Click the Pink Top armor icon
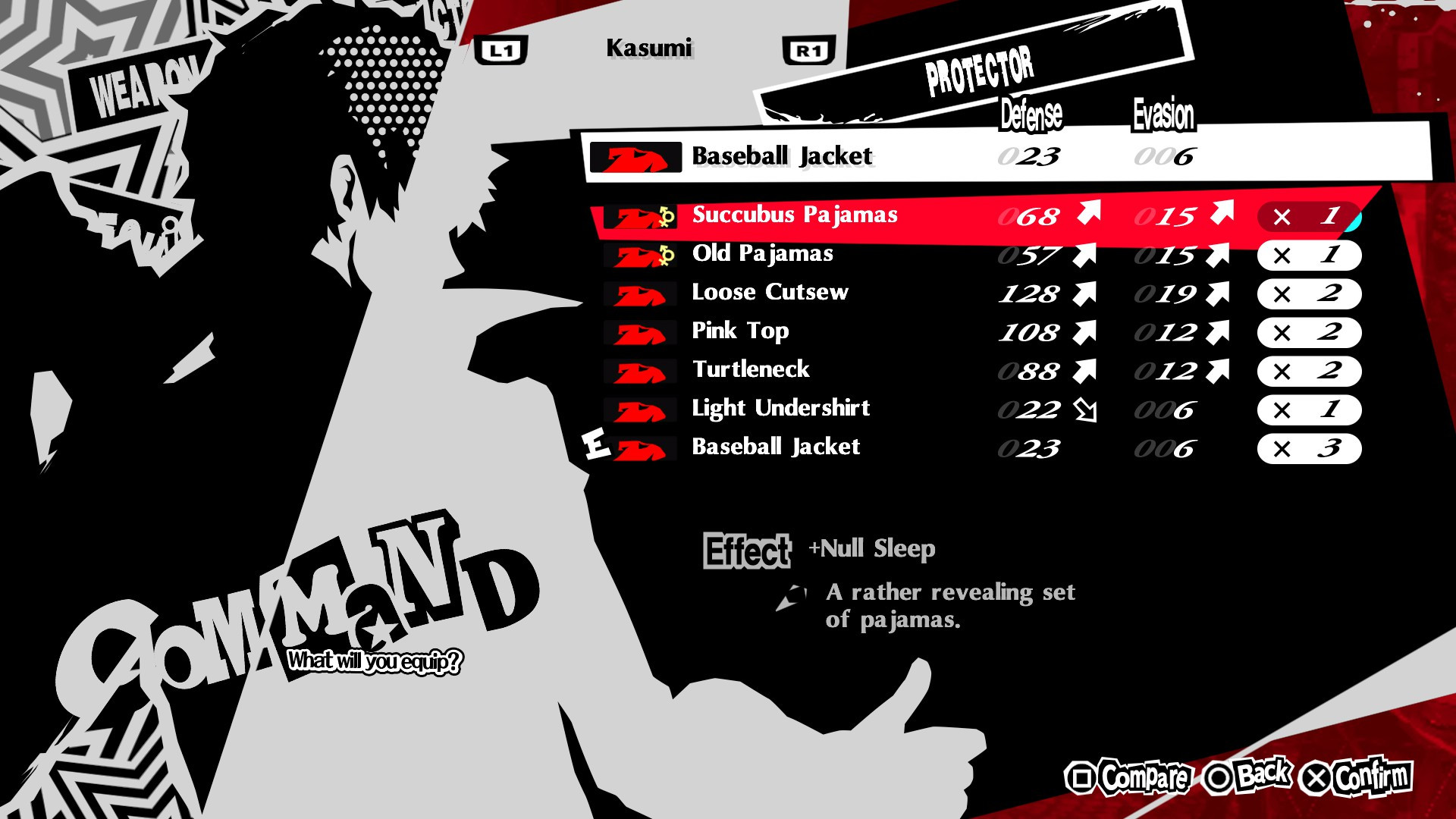Screen dimensions: 1456x819 pos(642,334)
